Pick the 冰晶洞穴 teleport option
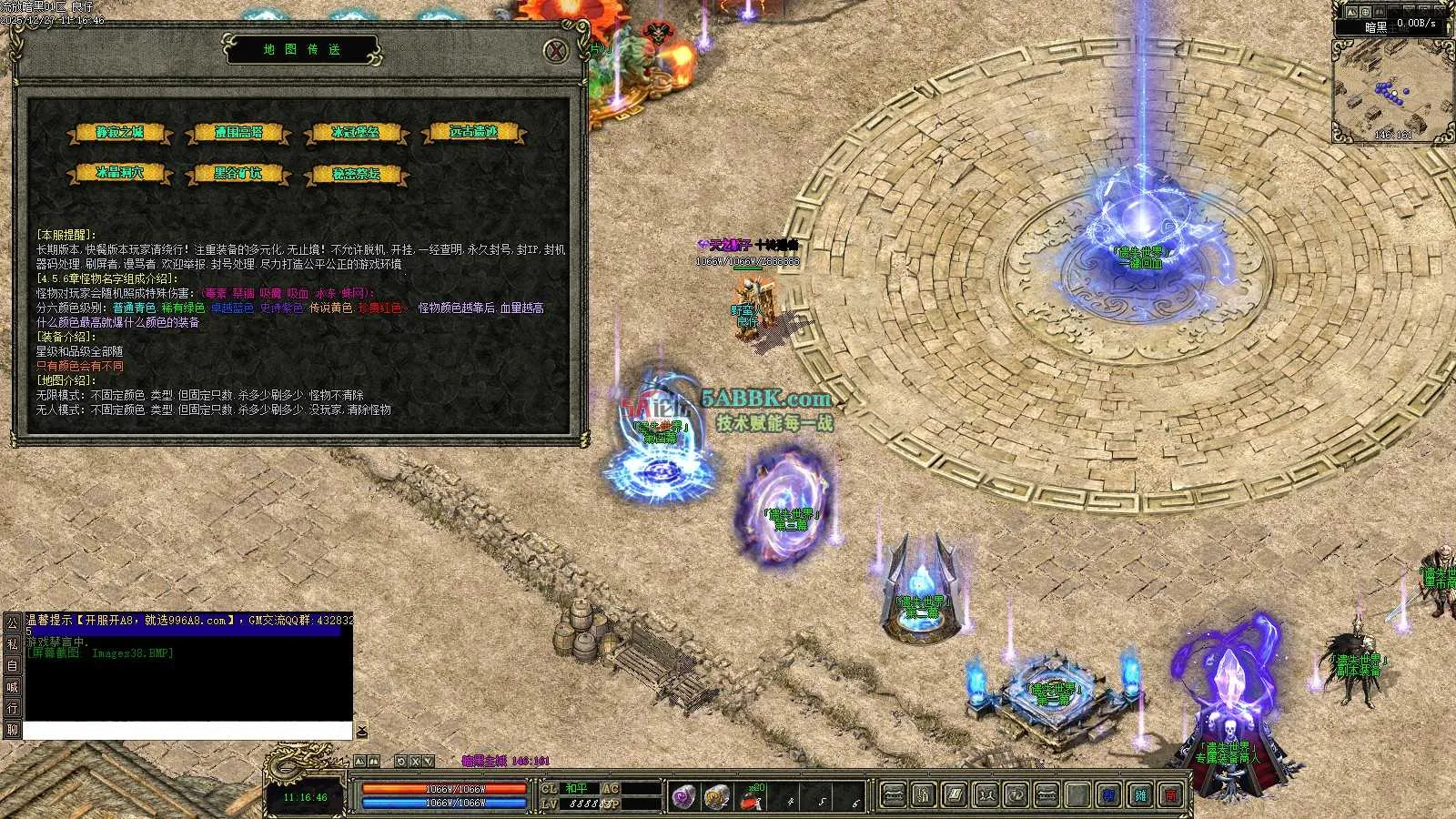The image size is (1456, 819). pos(120,173)
